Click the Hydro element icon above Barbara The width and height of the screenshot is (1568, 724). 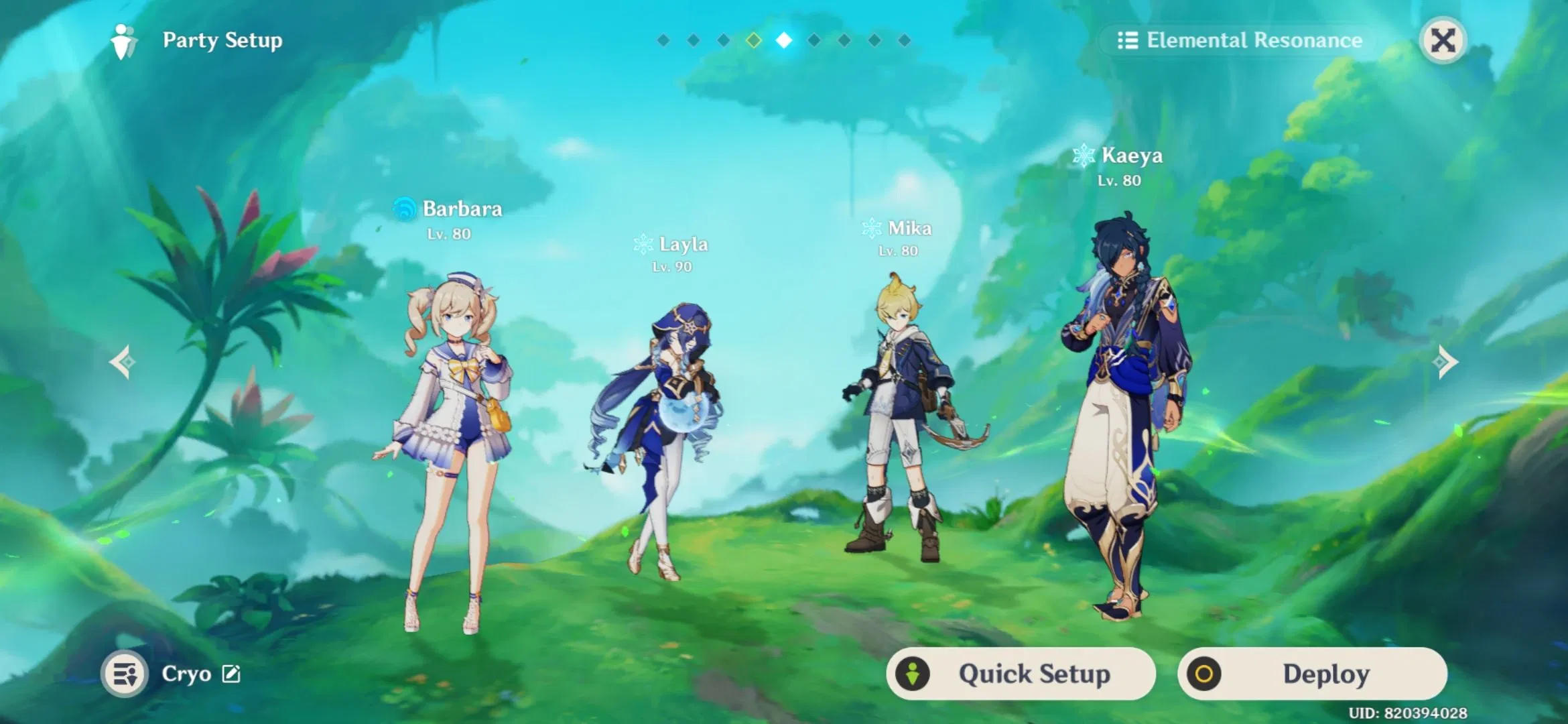click(405, 209)
